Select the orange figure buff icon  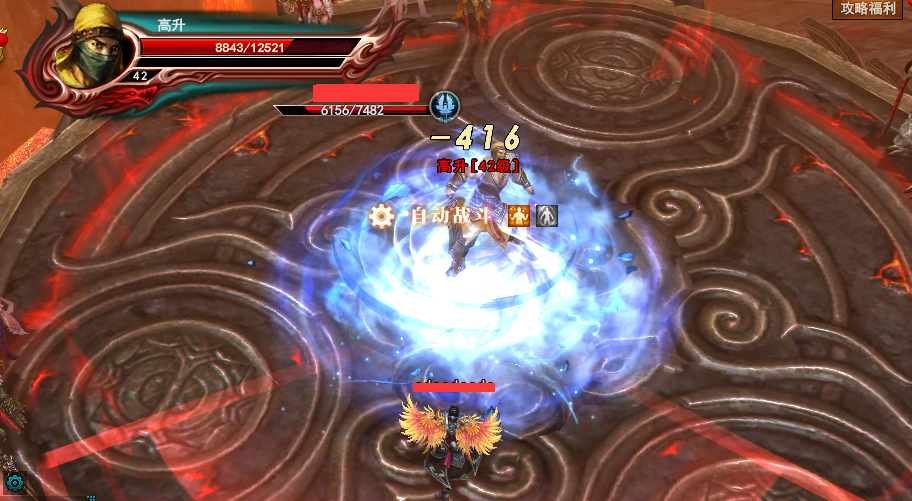click(518, 215)
